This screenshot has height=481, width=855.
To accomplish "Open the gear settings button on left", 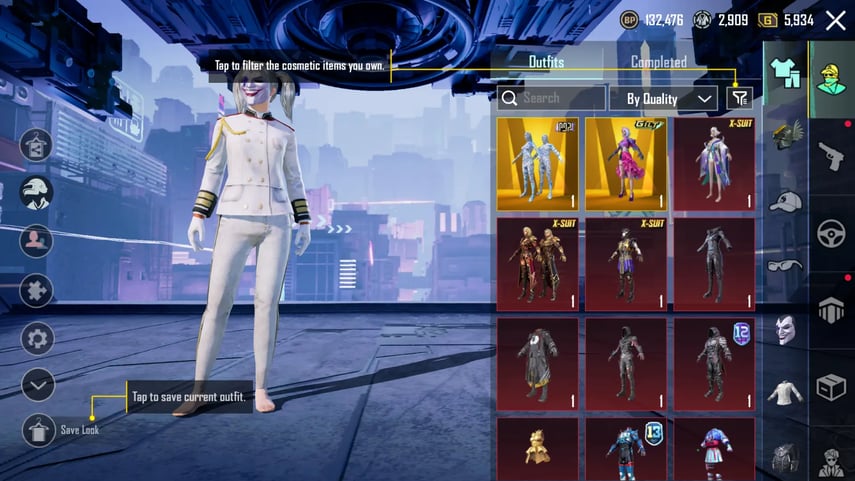I will pyautogui.click(x=37, y=339).
